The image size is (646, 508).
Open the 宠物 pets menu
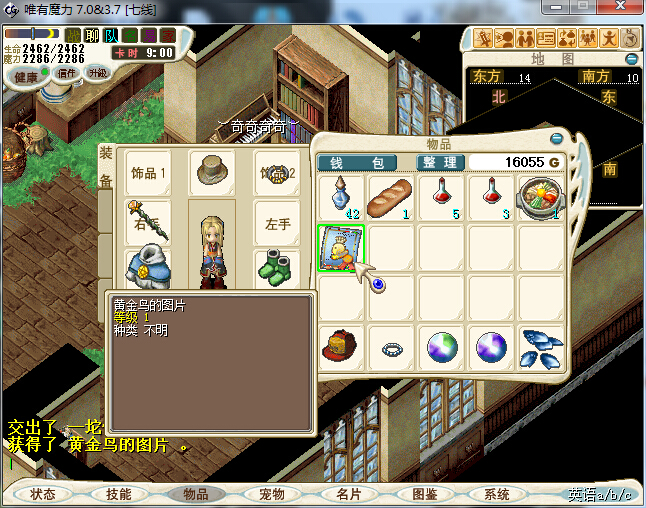pos(271,494)
